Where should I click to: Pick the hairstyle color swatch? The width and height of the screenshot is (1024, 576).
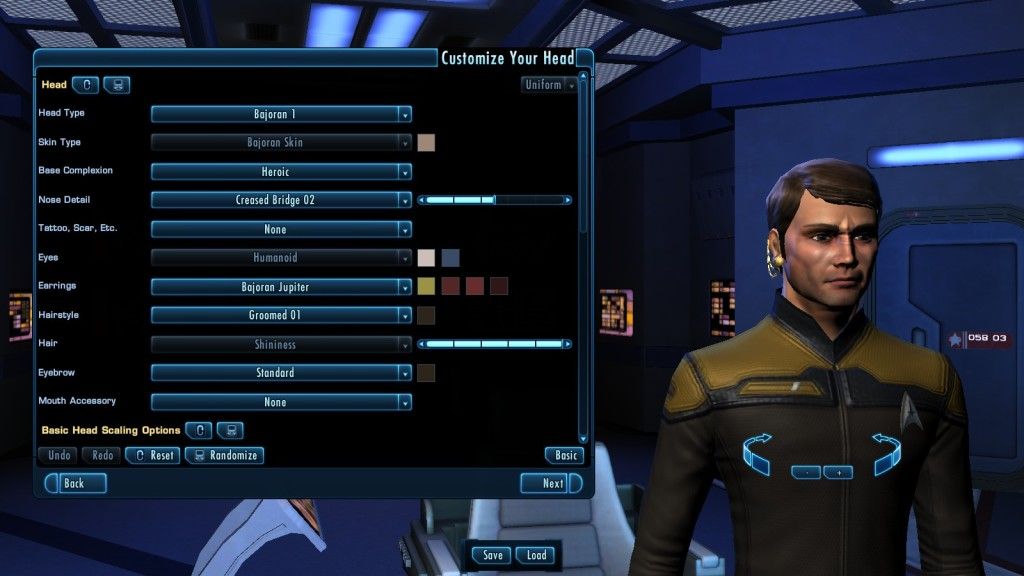coord(426,316)
